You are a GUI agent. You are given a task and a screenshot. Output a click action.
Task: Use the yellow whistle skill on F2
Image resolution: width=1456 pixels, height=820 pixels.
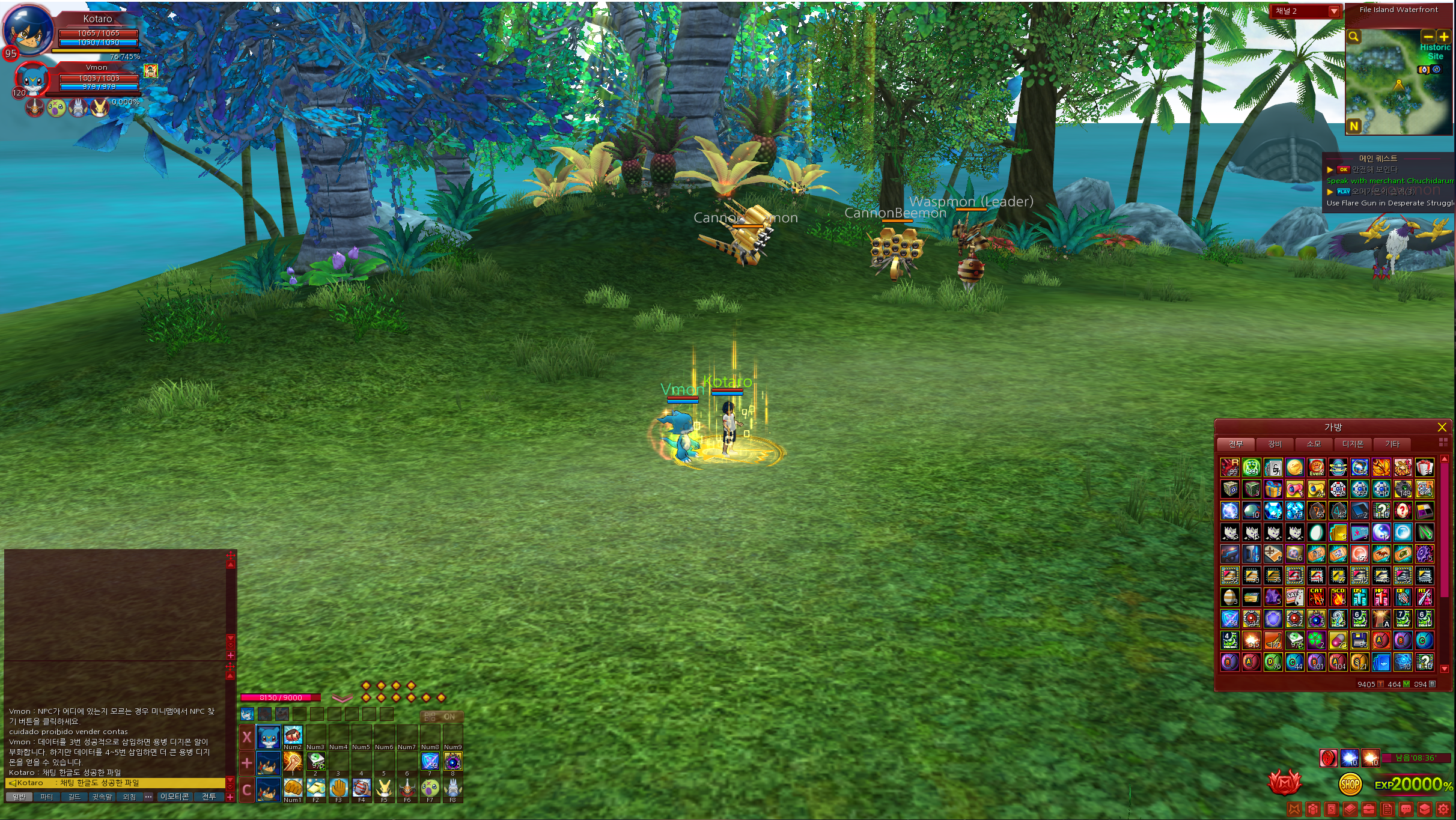click(315, 787)
